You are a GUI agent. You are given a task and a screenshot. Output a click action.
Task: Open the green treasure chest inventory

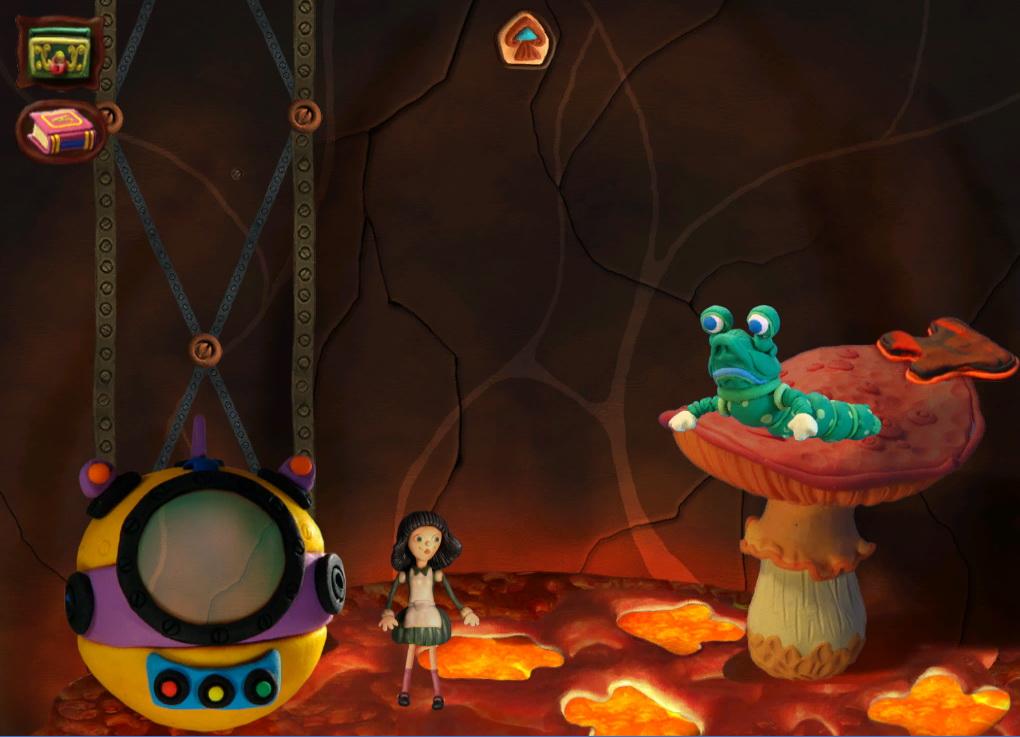pyautogui.click(x=59, y=51)
